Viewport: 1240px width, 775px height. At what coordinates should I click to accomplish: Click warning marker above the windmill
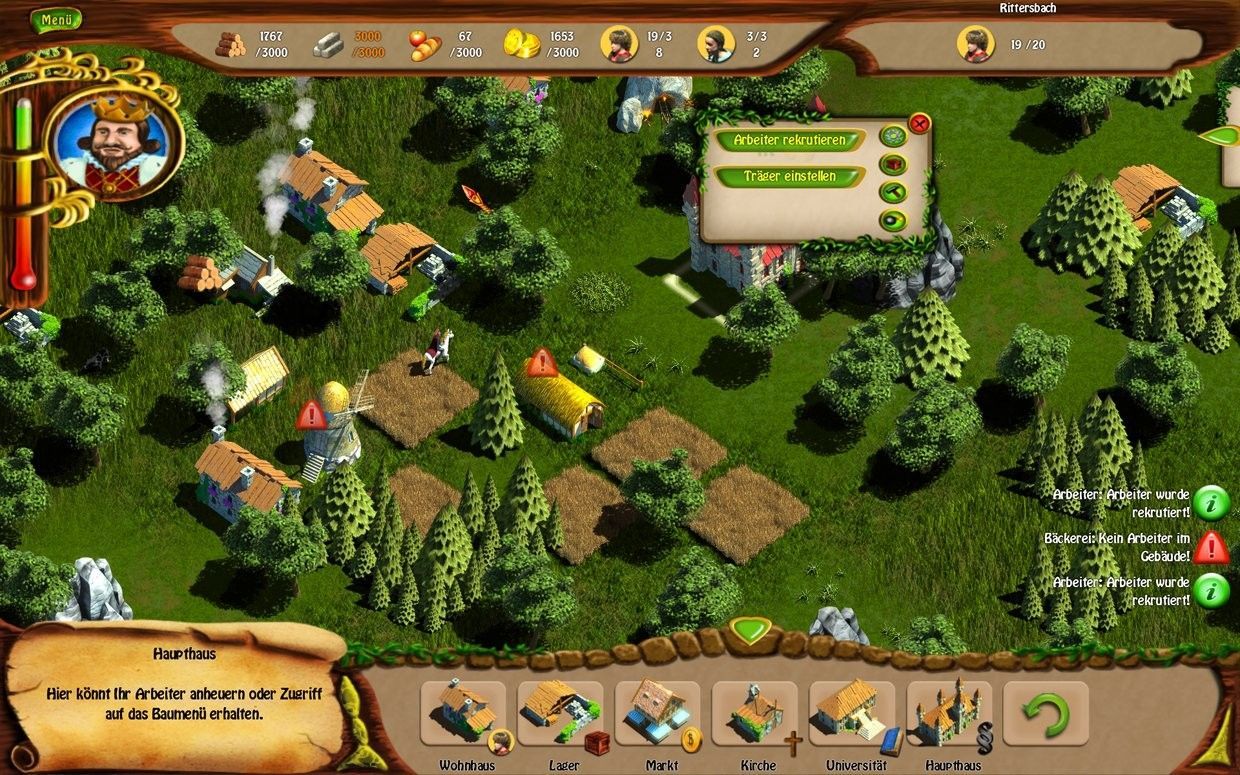point(311,413)
